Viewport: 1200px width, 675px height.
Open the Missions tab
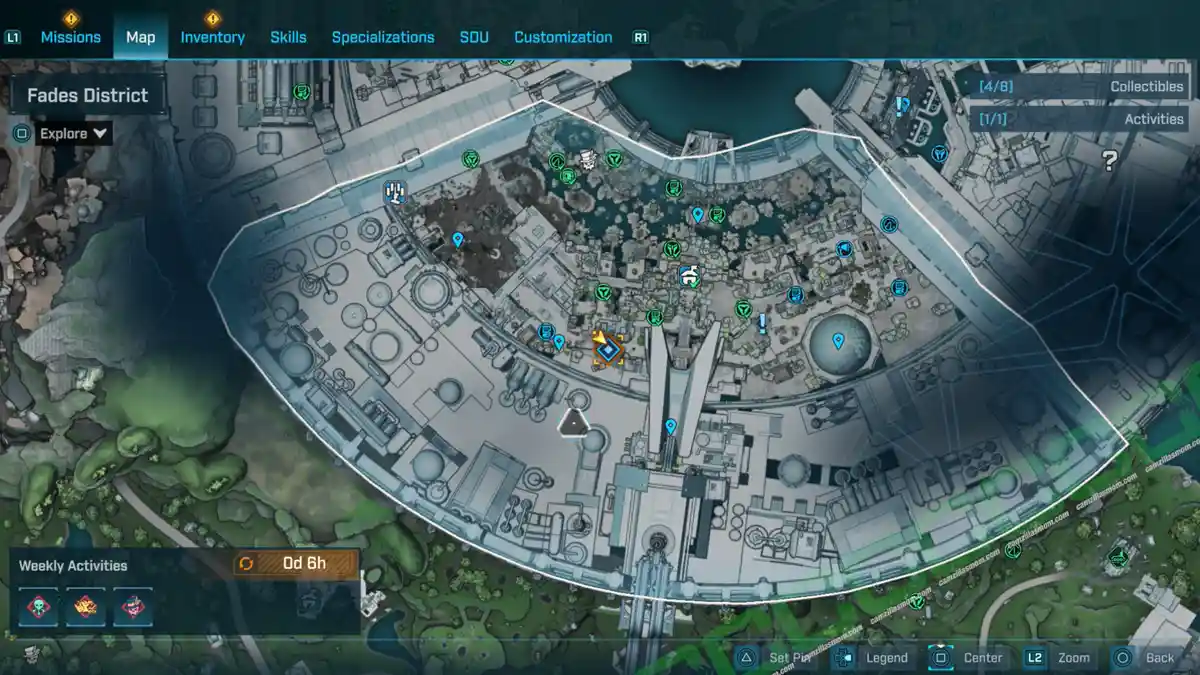[70, 37]
